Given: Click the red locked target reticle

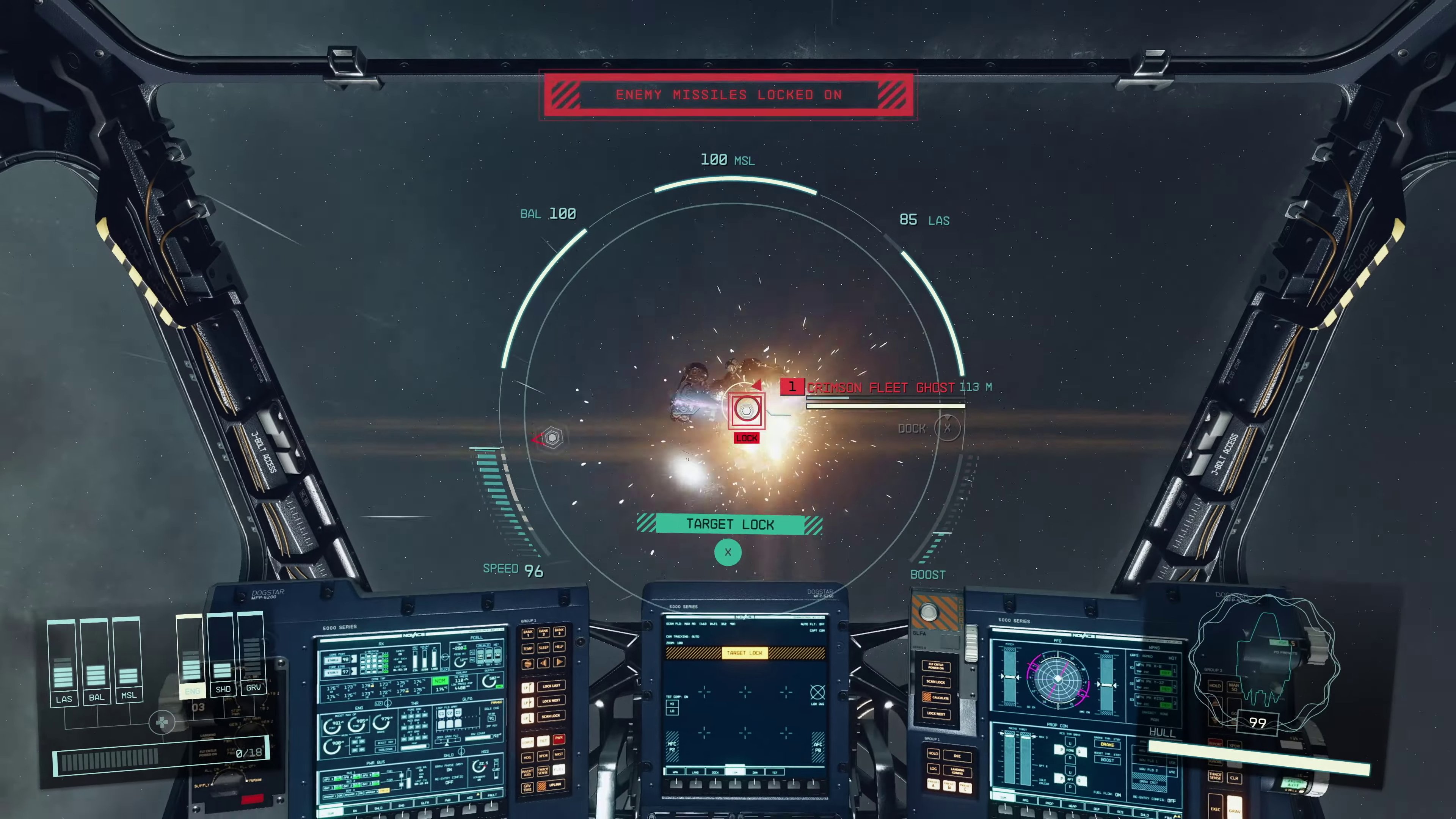Looking at the screenshot, I should click(746, 410).
